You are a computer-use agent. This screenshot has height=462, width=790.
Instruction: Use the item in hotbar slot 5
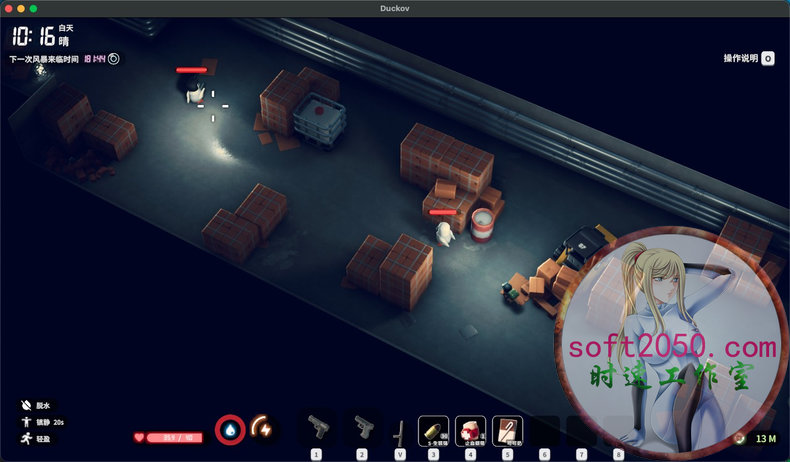(507, 430)
